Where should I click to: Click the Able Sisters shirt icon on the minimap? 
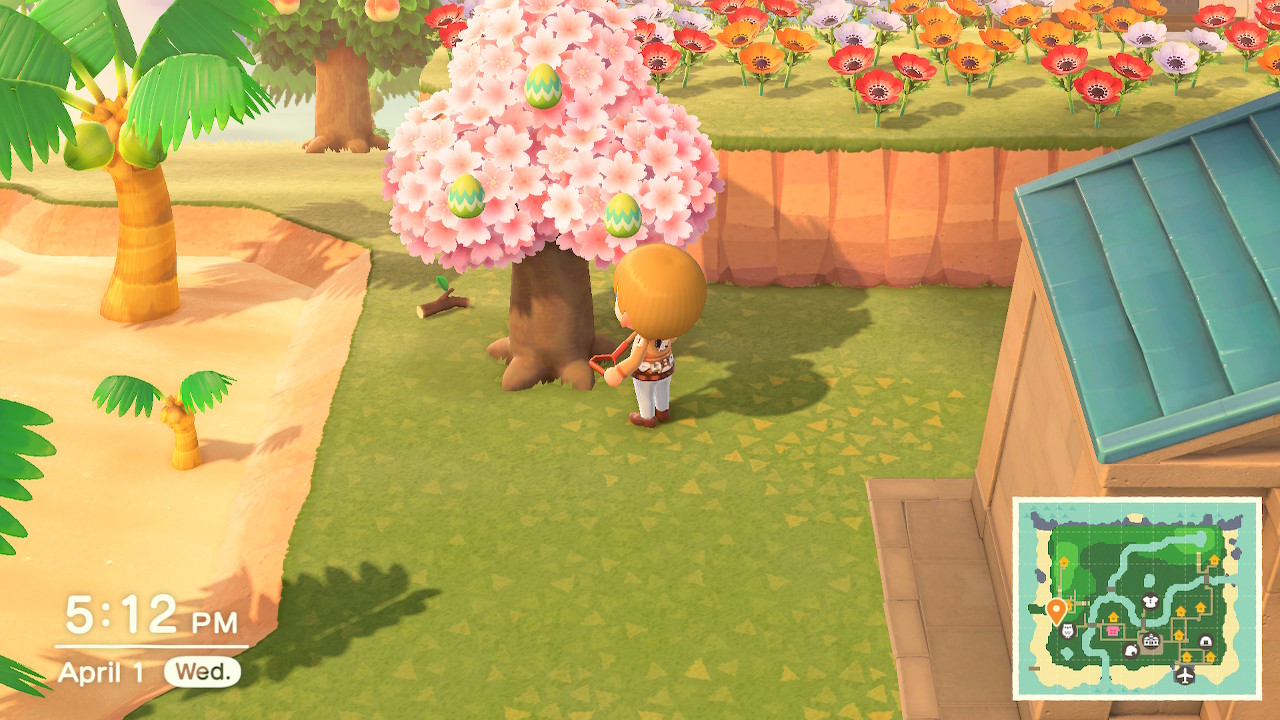tap(1150, 602)
